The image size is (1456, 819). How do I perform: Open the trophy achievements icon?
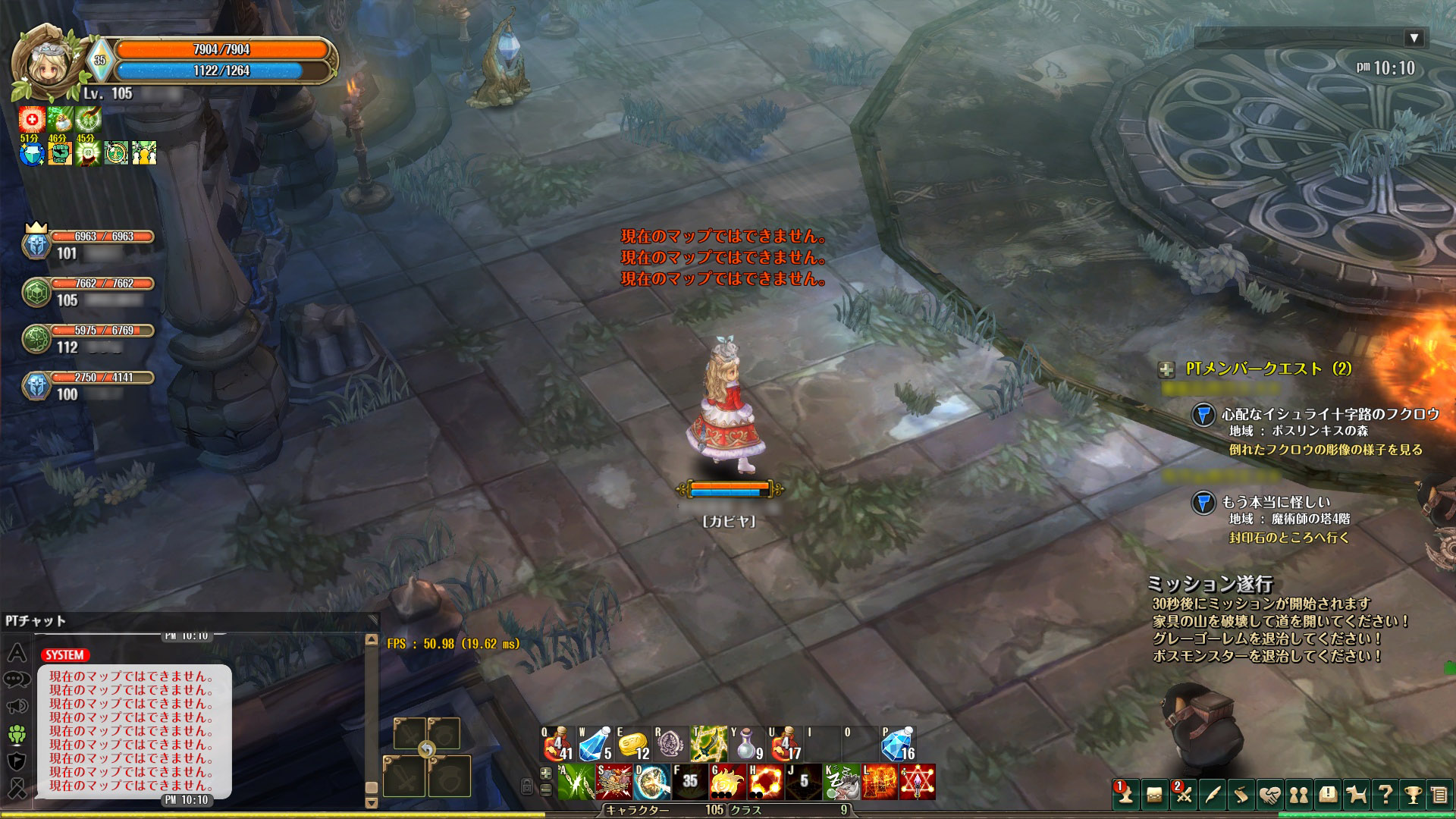[1413, 794]
